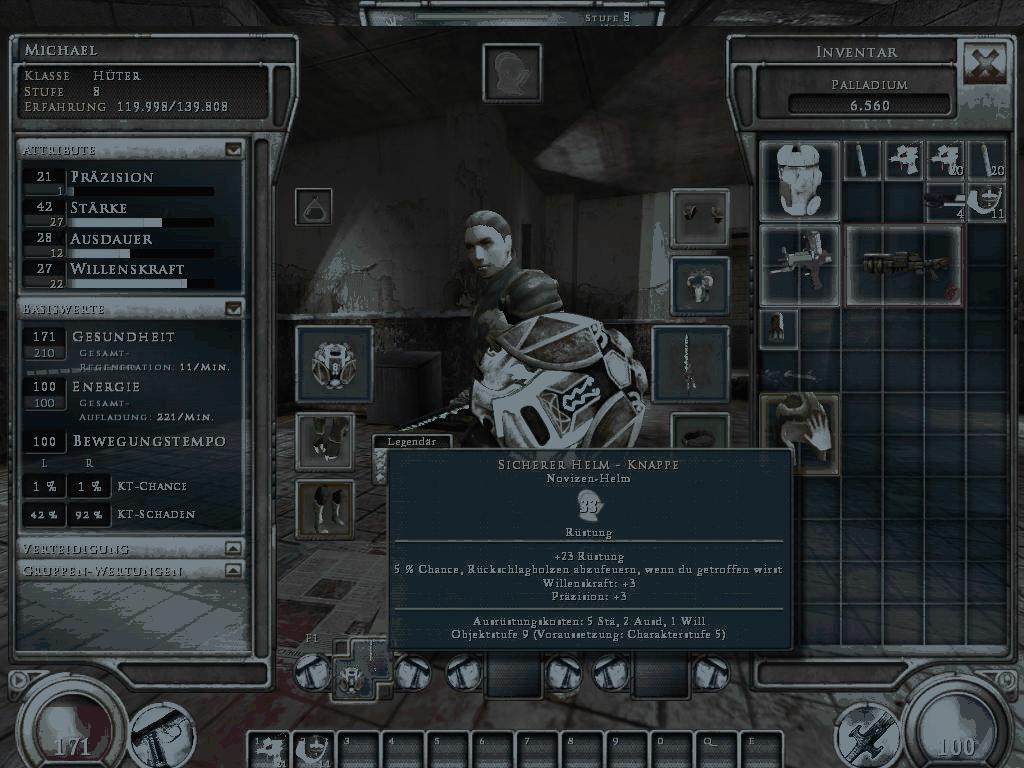Image resolution: width=1024 pixels, height=768 pixels.
Task: Pick the white helmet in inventory
Action: point(799,180)
